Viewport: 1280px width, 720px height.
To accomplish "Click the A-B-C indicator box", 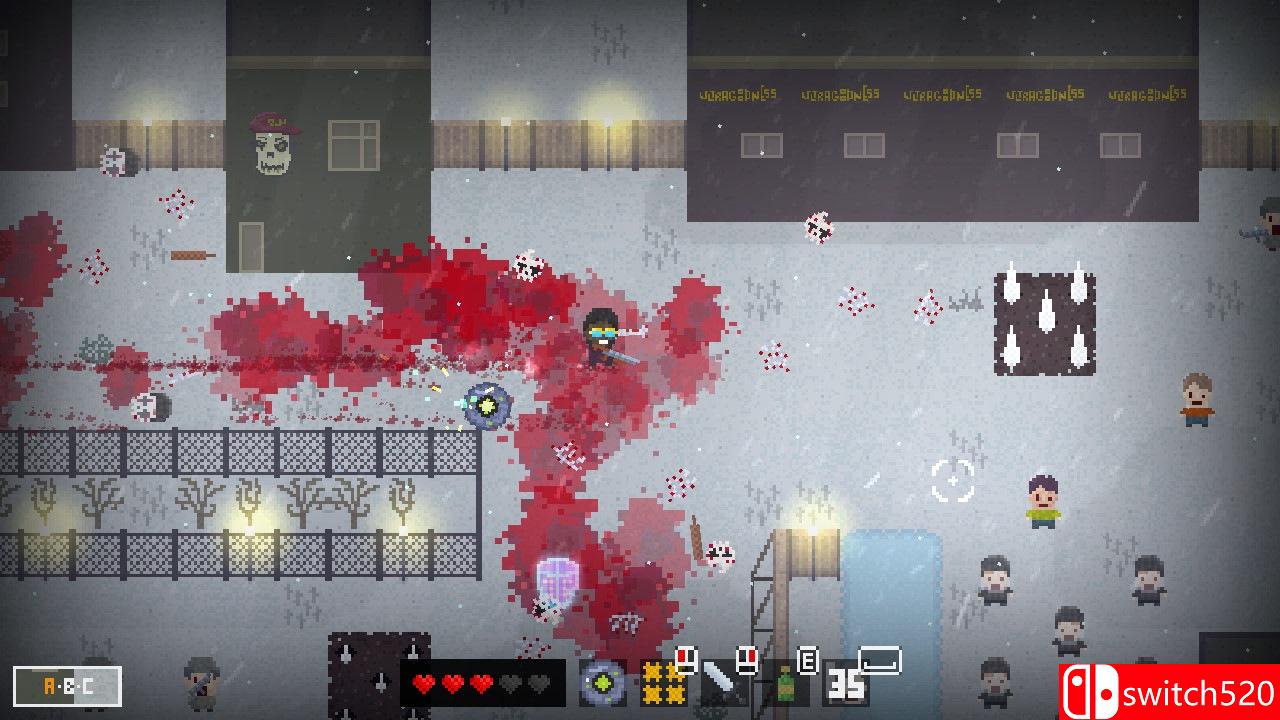I will tap(68, 686).
